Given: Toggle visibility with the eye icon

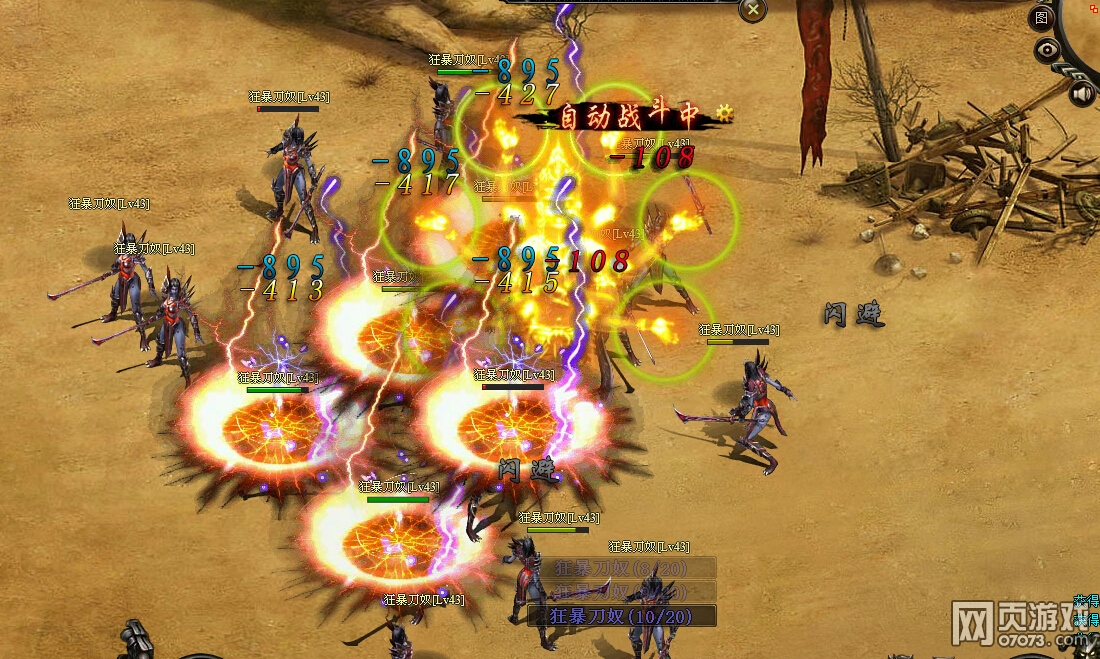Looking at the screenshot, I should click(1047, 49).
